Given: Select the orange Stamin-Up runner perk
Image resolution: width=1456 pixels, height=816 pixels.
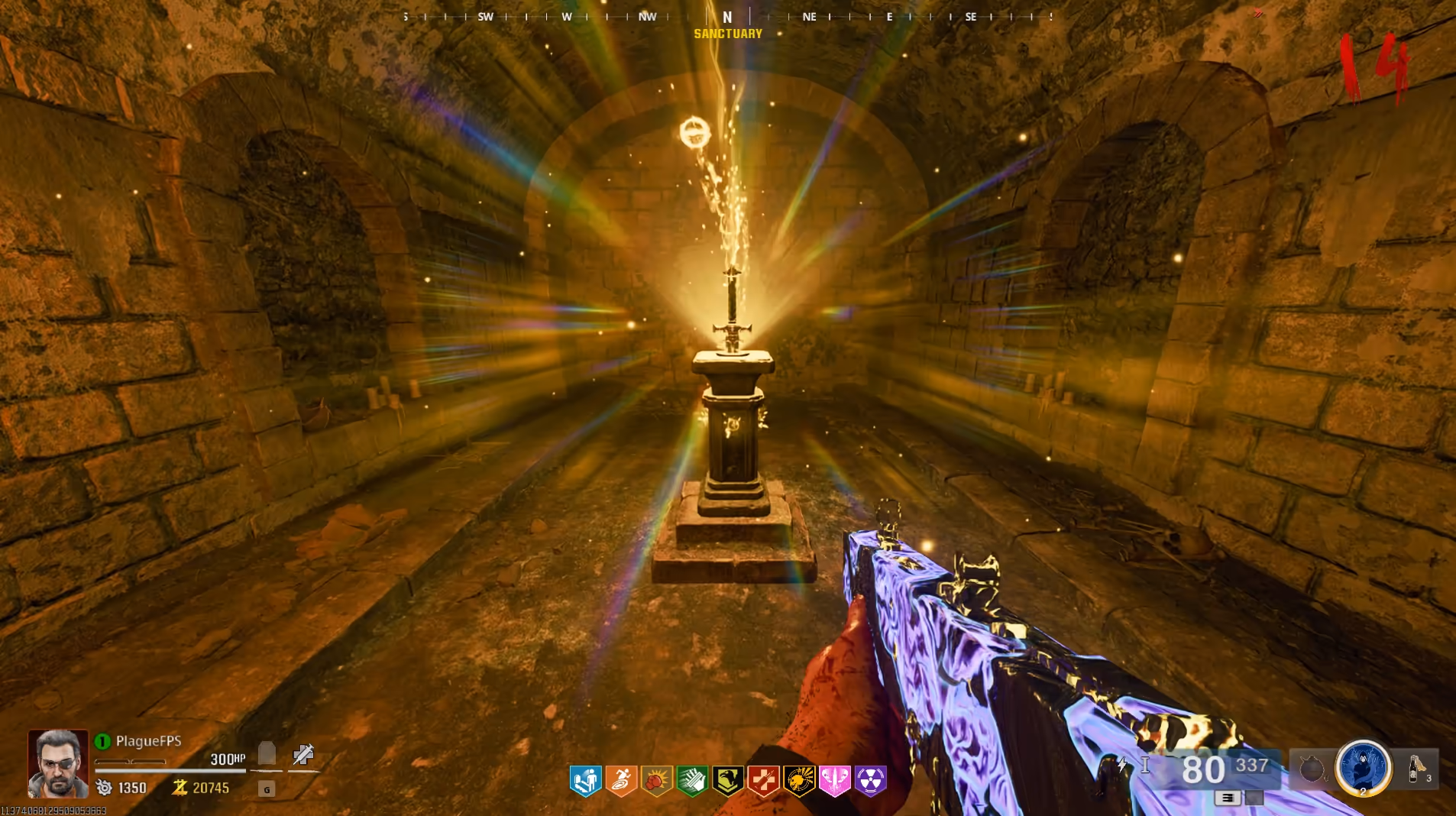Looking at the screenshot, I should point(621,781).
